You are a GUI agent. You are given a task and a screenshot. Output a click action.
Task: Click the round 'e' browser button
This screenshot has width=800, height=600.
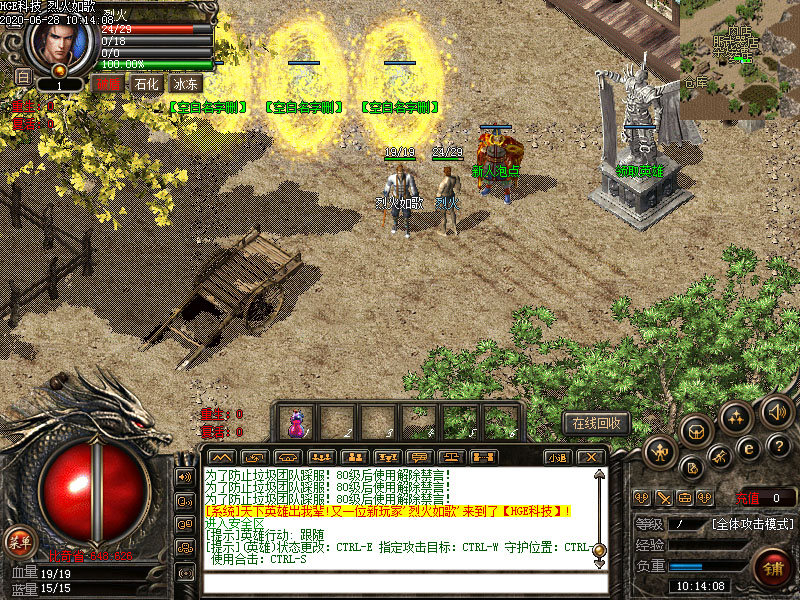[x=747, y=449]
